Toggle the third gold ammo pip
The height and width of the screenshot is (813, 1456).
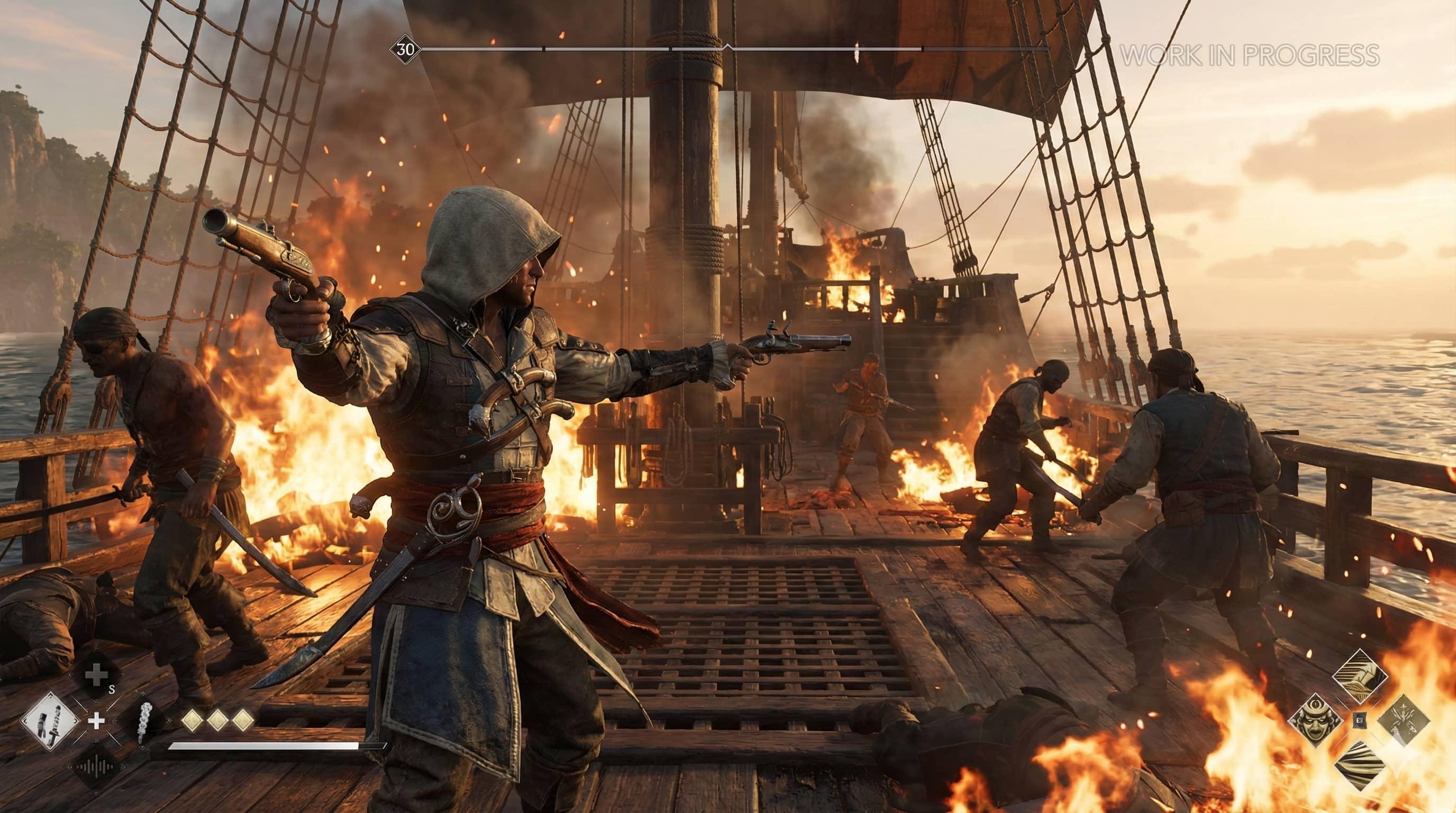(244, 719)
